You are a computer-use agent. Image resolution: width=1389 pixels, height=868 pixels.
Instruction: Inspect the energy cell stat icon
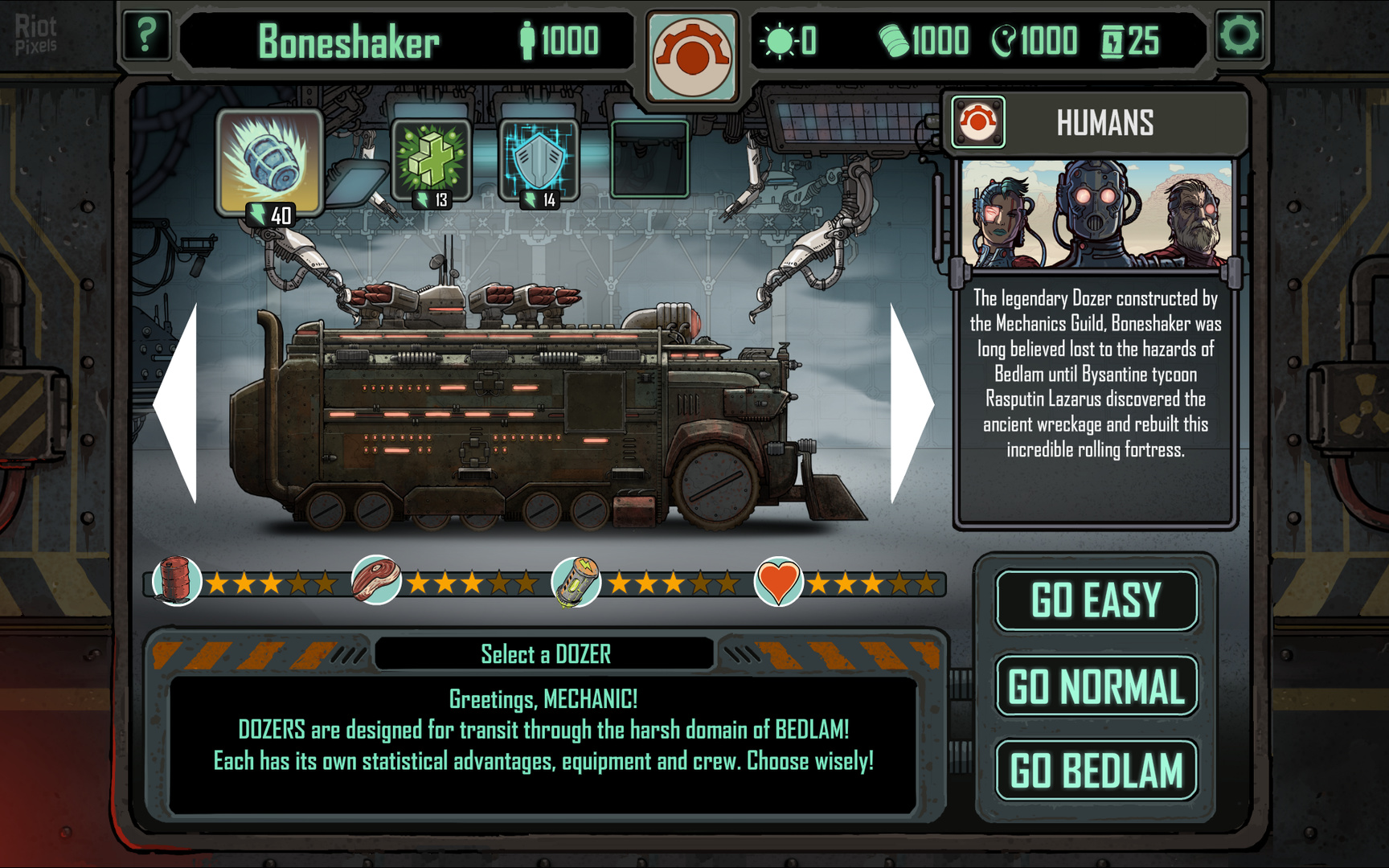pyautogui.click(x=576, y=580)
